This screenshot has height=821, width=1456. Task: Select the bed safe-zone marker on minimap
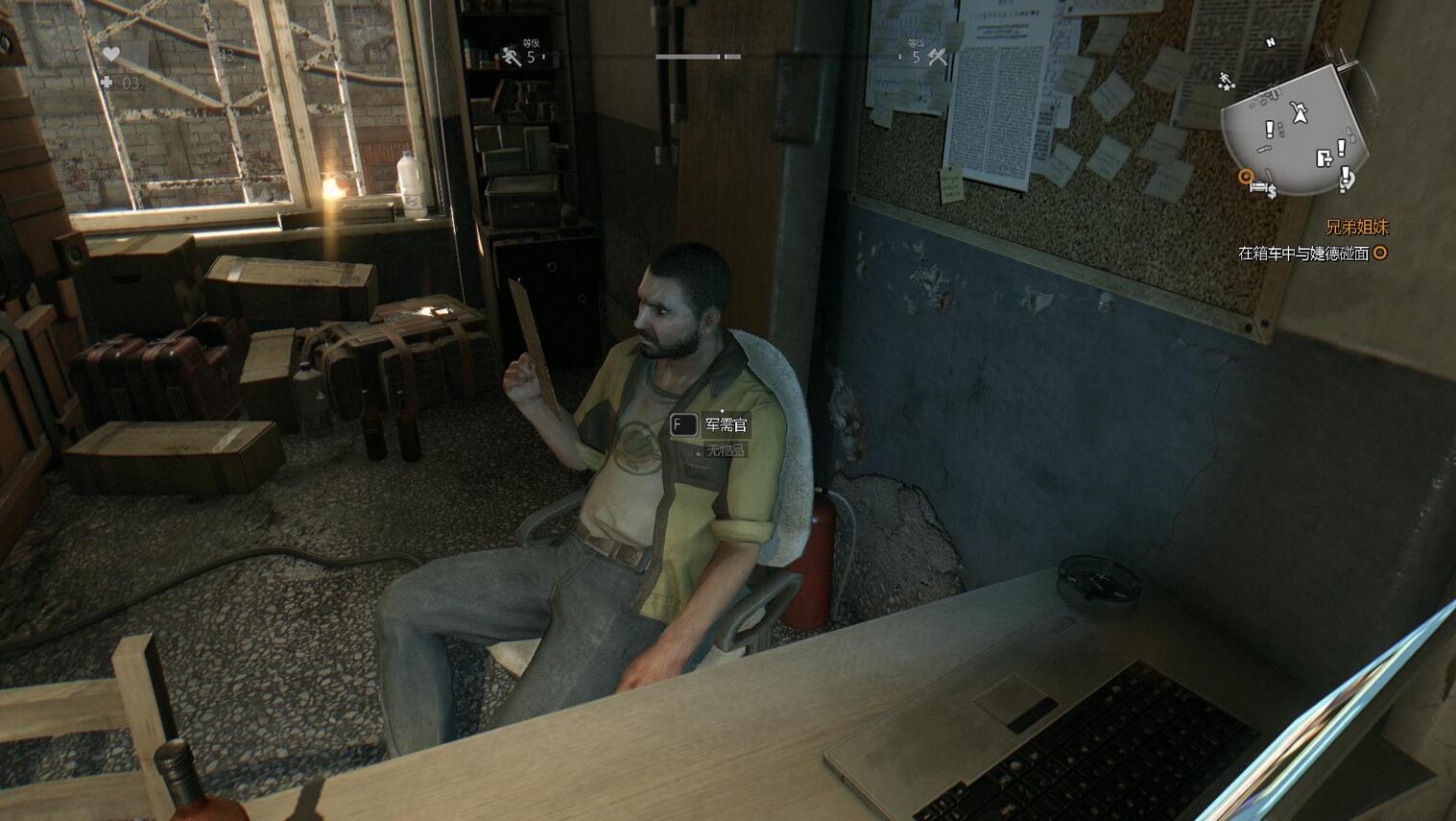pos(1257,185)
